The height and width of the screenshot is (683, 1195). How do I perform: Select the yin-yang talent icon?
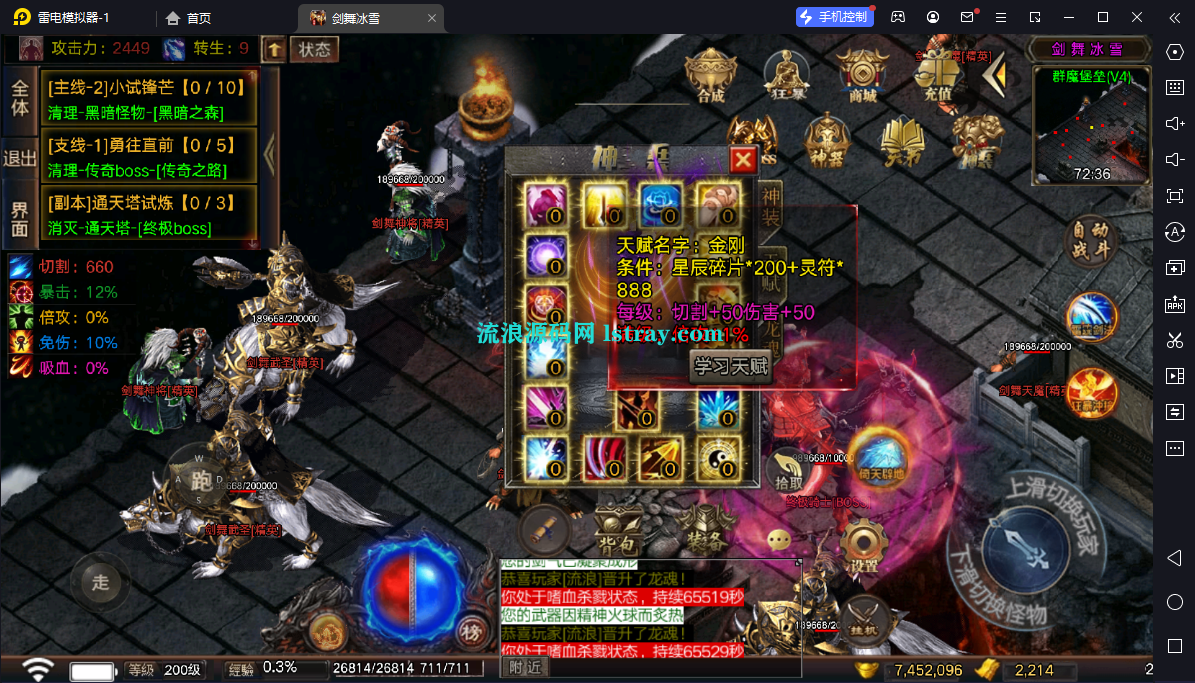coord(718,456)
